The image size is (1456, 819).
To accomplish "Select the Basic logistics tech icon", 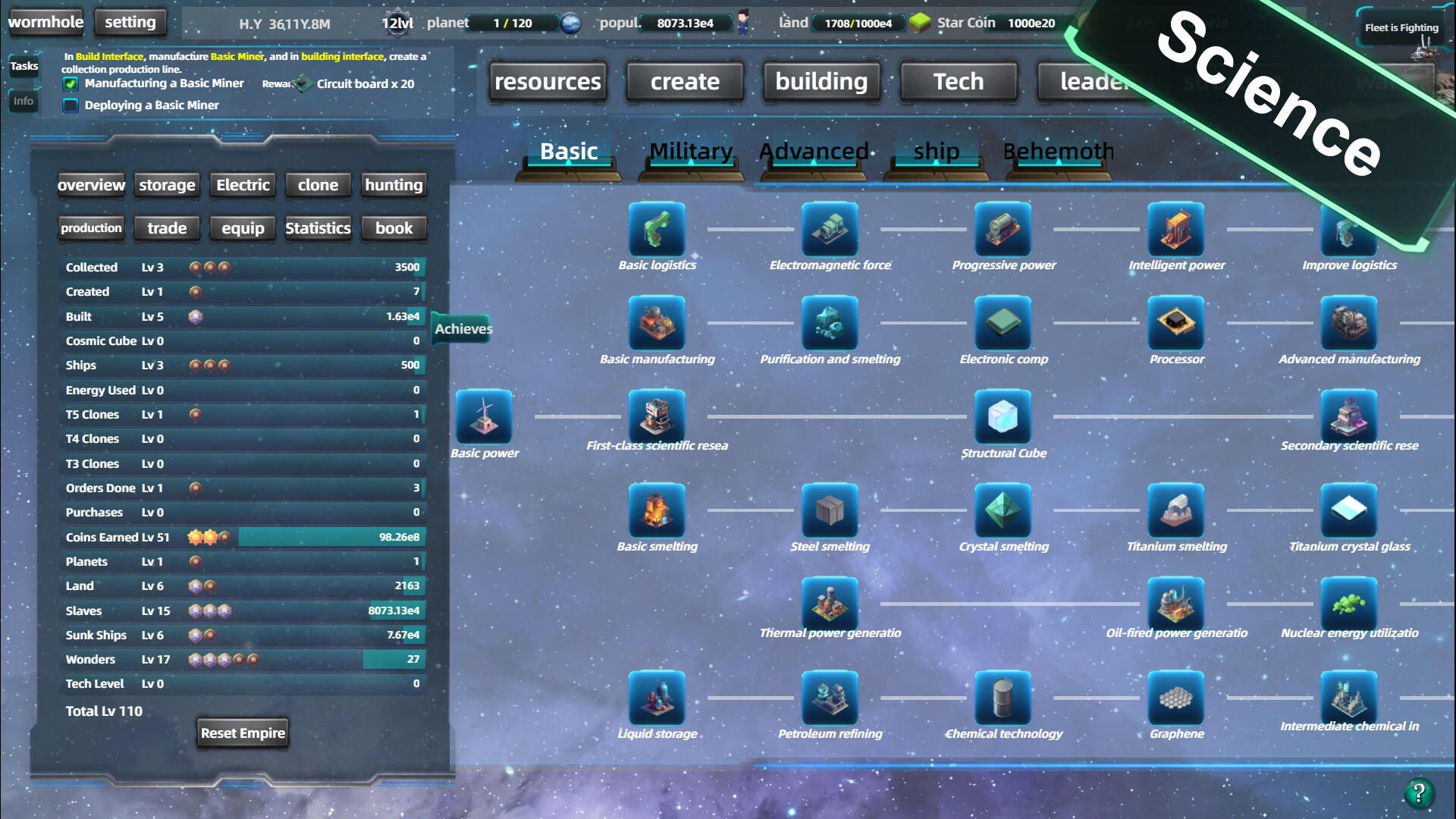I will (x=657, y=230).
